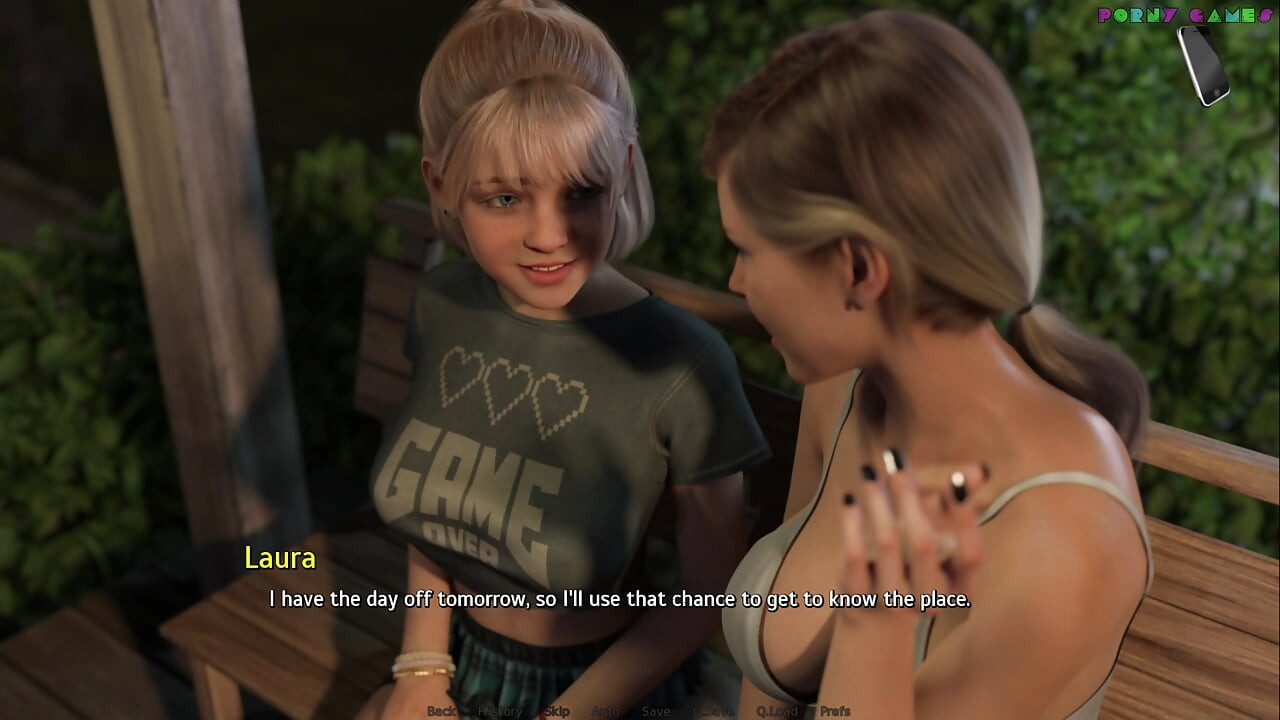
Task: Go Back in the quick menu
Action: coord(441,711)
